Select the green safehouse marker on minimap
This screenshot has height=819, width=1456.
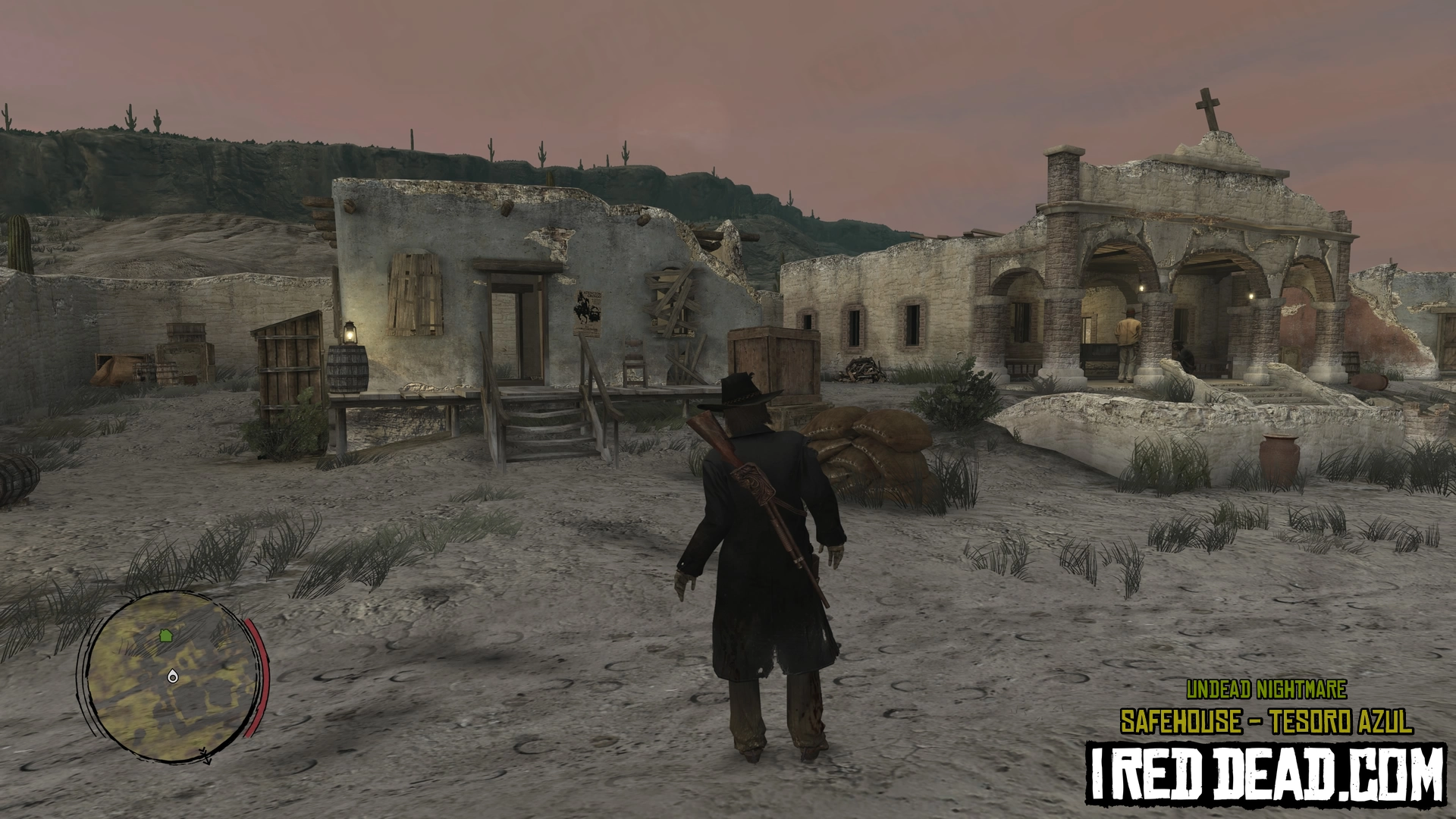(x=166, y=635)
